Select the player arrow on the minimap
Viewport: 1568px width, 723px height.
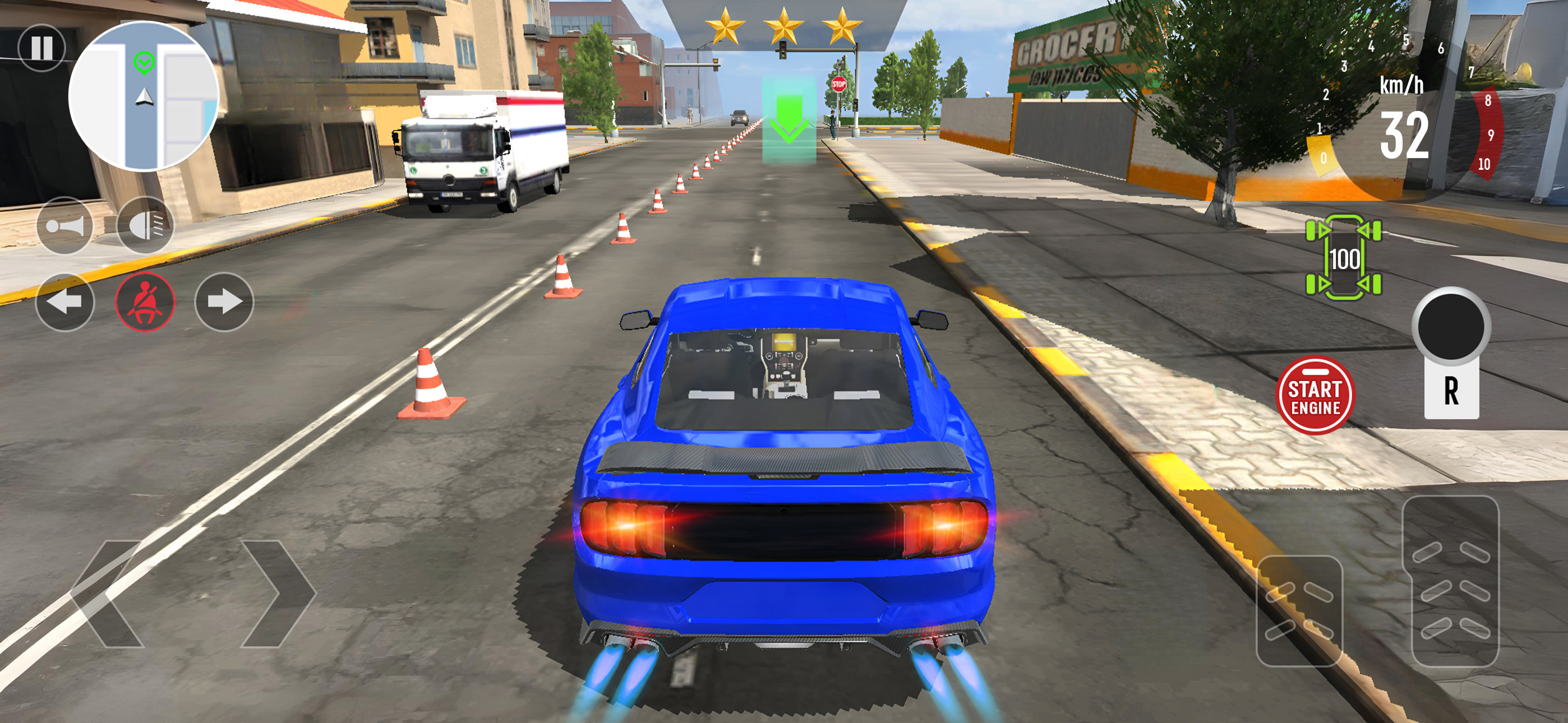click(x=144, y=96)
